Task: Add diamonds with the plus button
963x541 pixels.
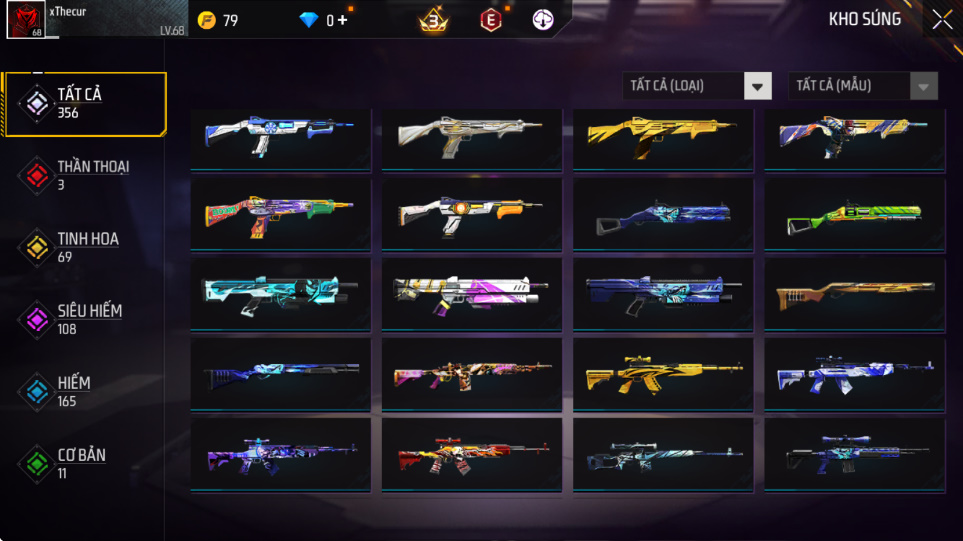Action: [343, 20]
